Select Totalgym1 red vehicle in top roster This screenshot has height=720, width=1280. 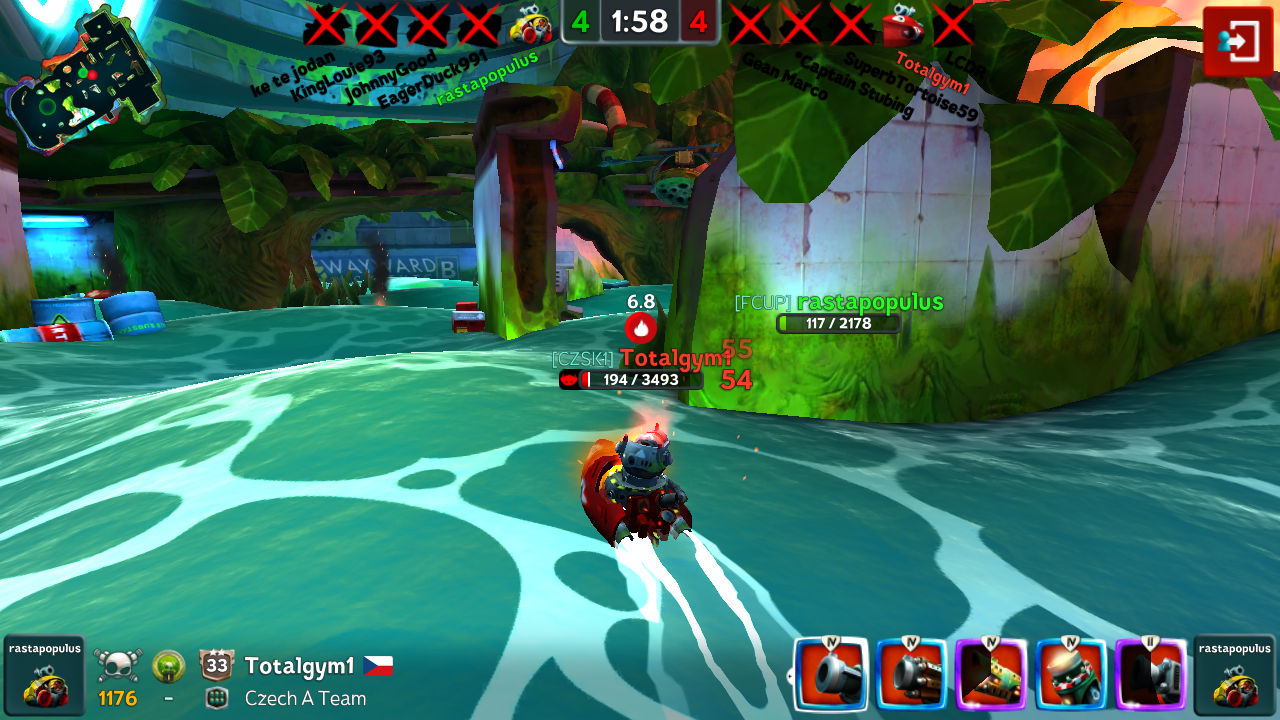coord(902,24)
